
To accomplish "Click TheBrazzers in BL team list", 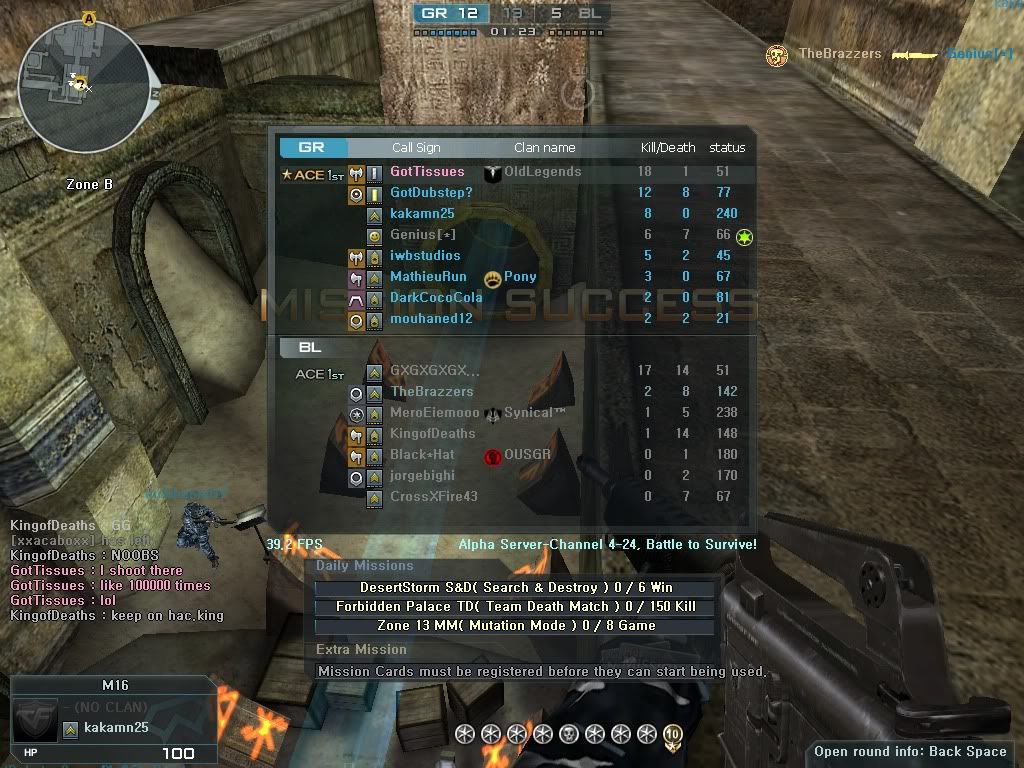I will point(432,392).
